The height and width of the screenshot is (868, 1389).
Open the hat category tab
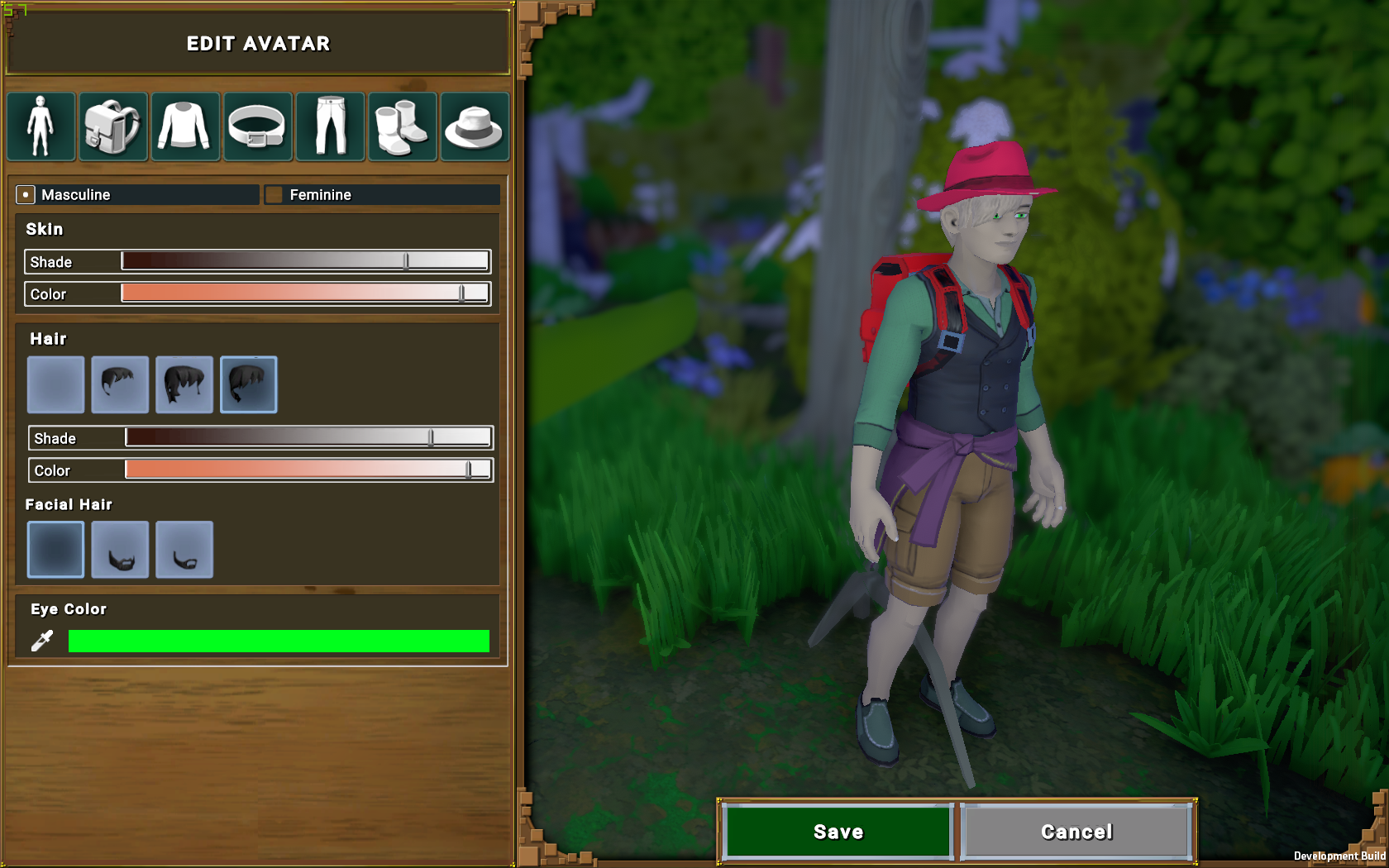(475, 126)
